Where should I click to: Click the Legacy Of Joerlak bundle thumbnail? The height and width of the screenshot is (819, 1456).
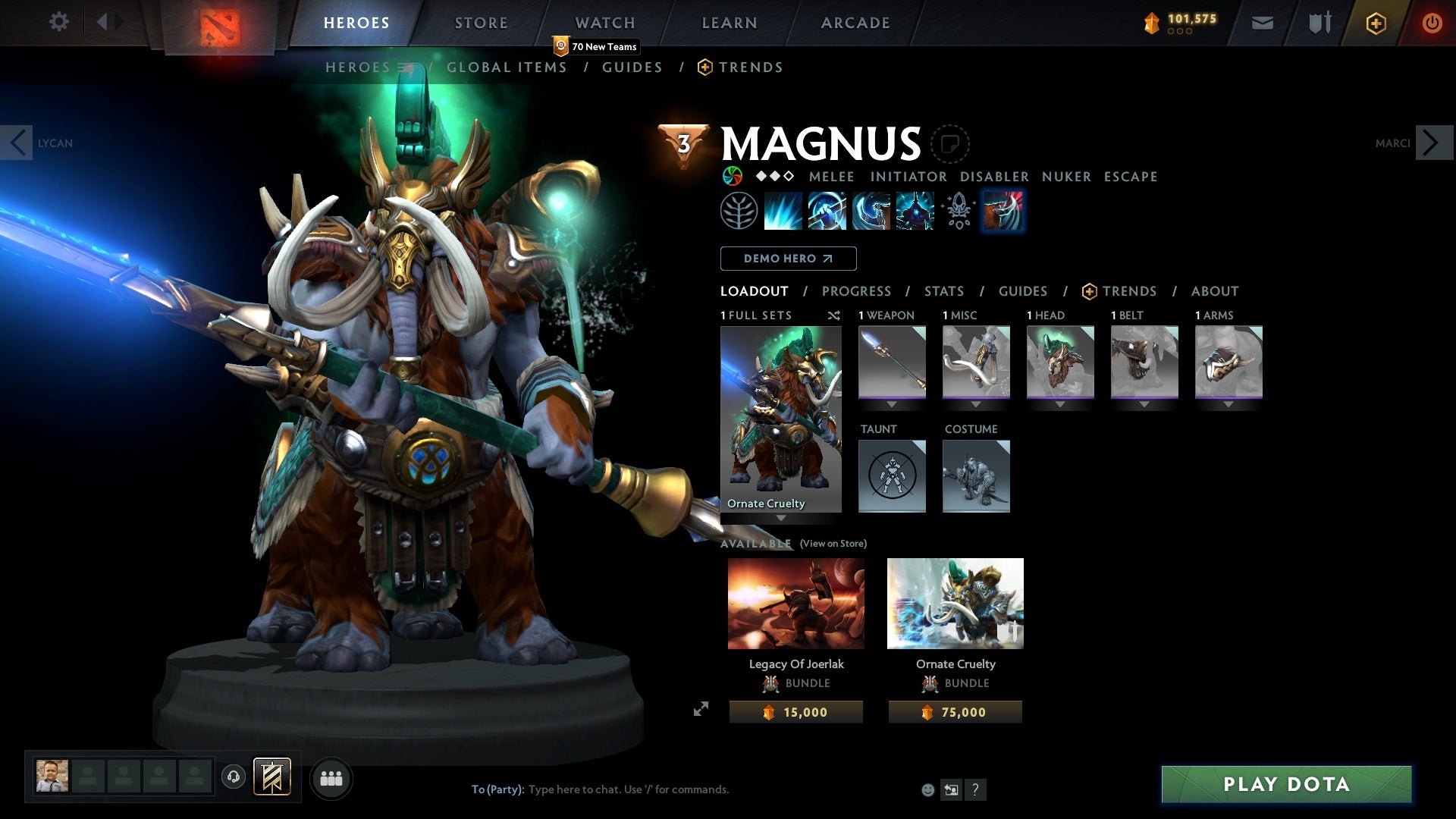(795, 603)
